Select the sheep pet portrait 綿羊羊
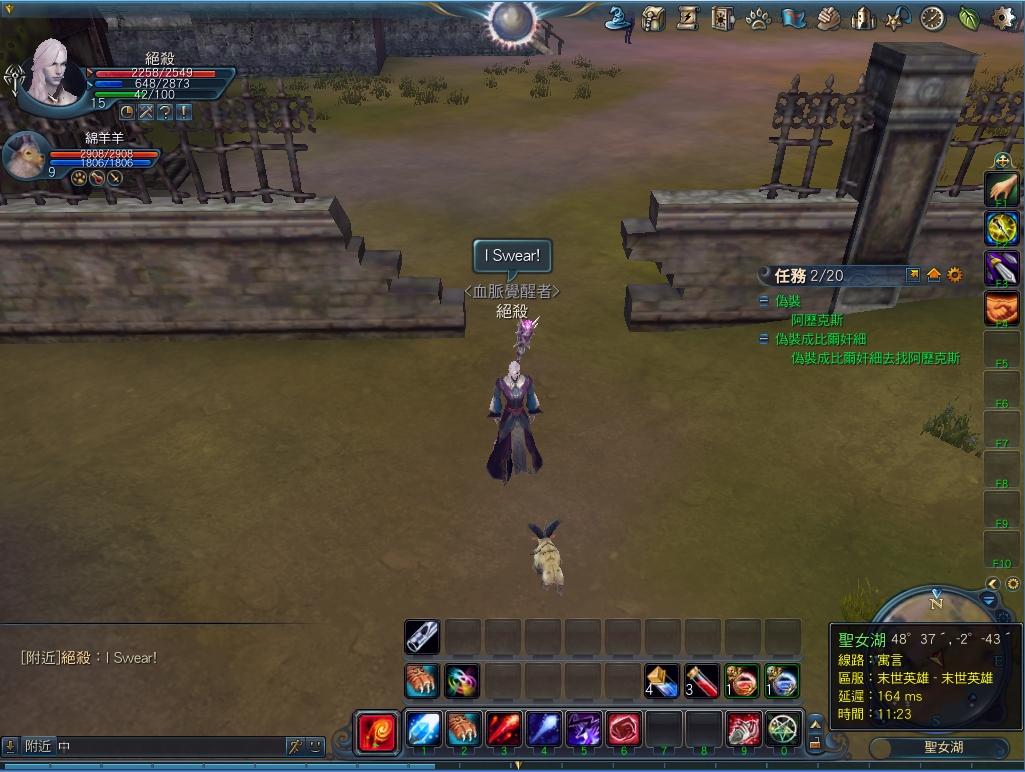1025x772 pixels. coord(27,154)
